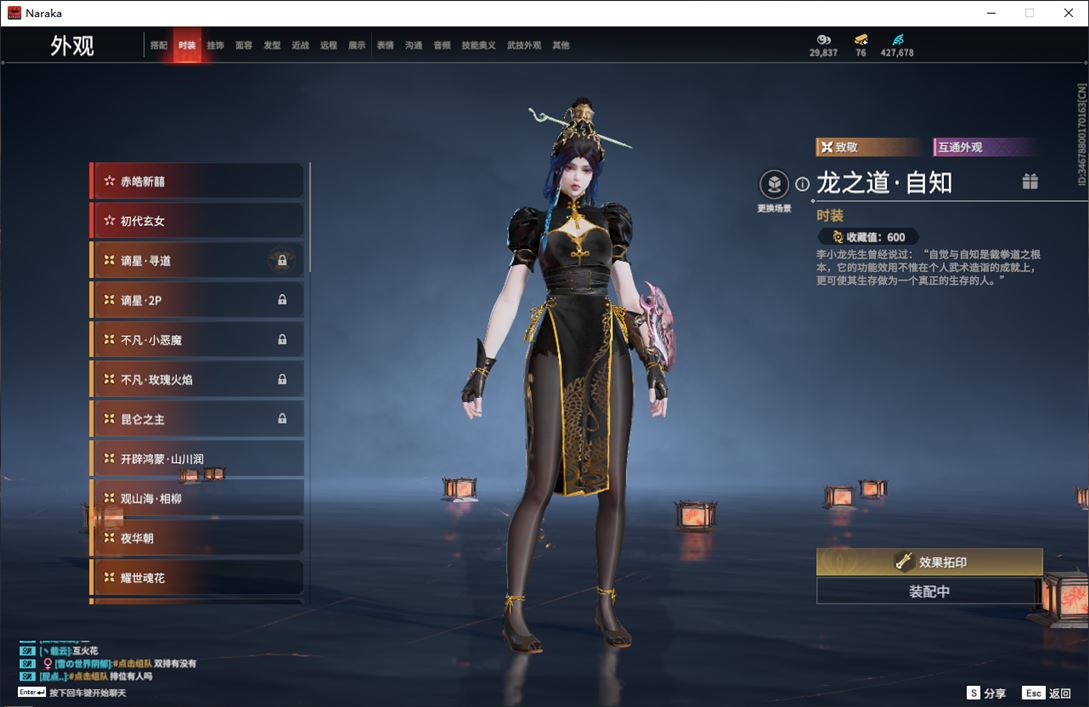The height and width of the screenshot is (707, 1089).
Task: Click the 更换场景 change scene icon
Action: [x=774, y=185]
